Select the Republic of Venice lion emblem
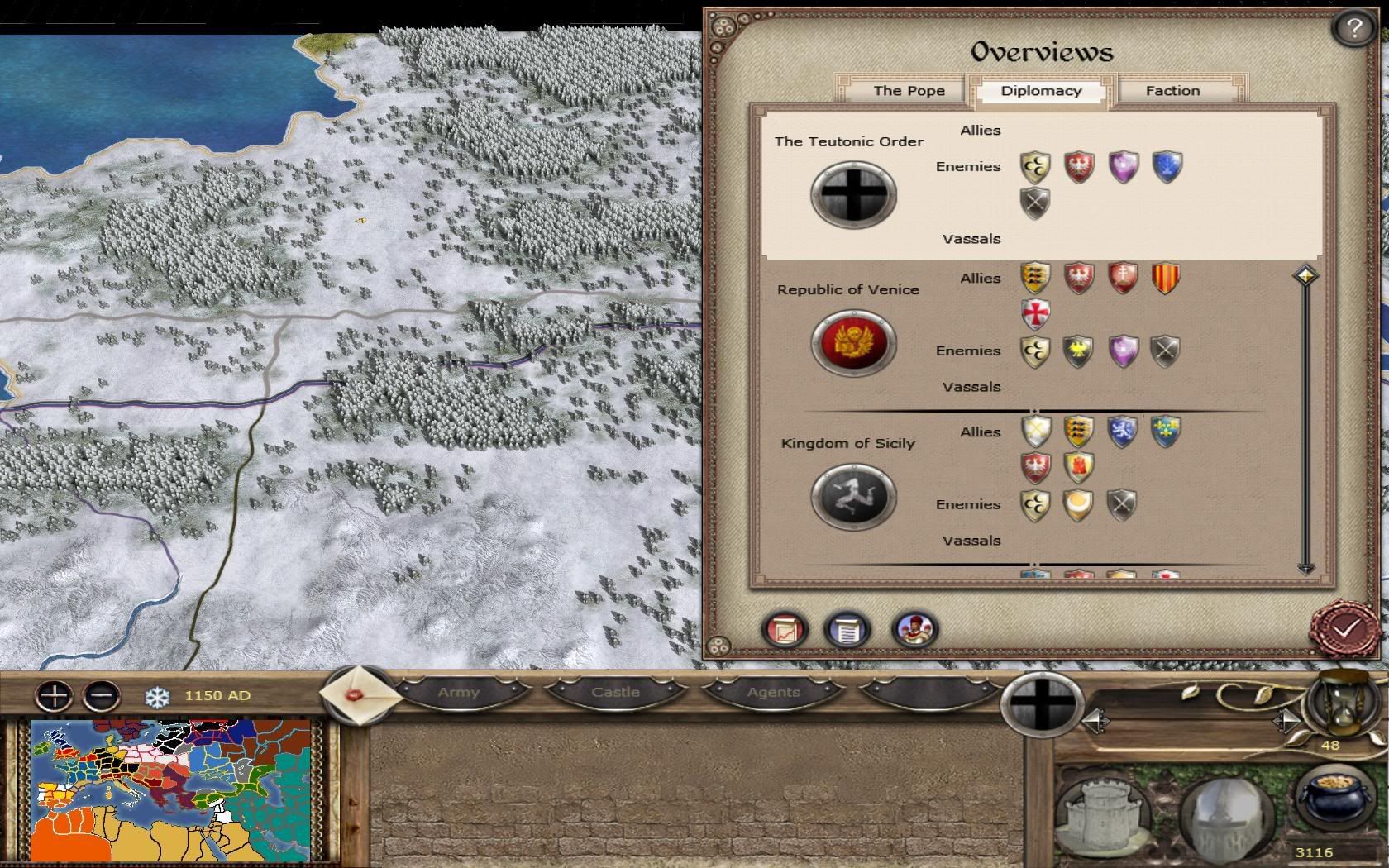The width and height of the screenshot is (1389, 868). [853, 343]
